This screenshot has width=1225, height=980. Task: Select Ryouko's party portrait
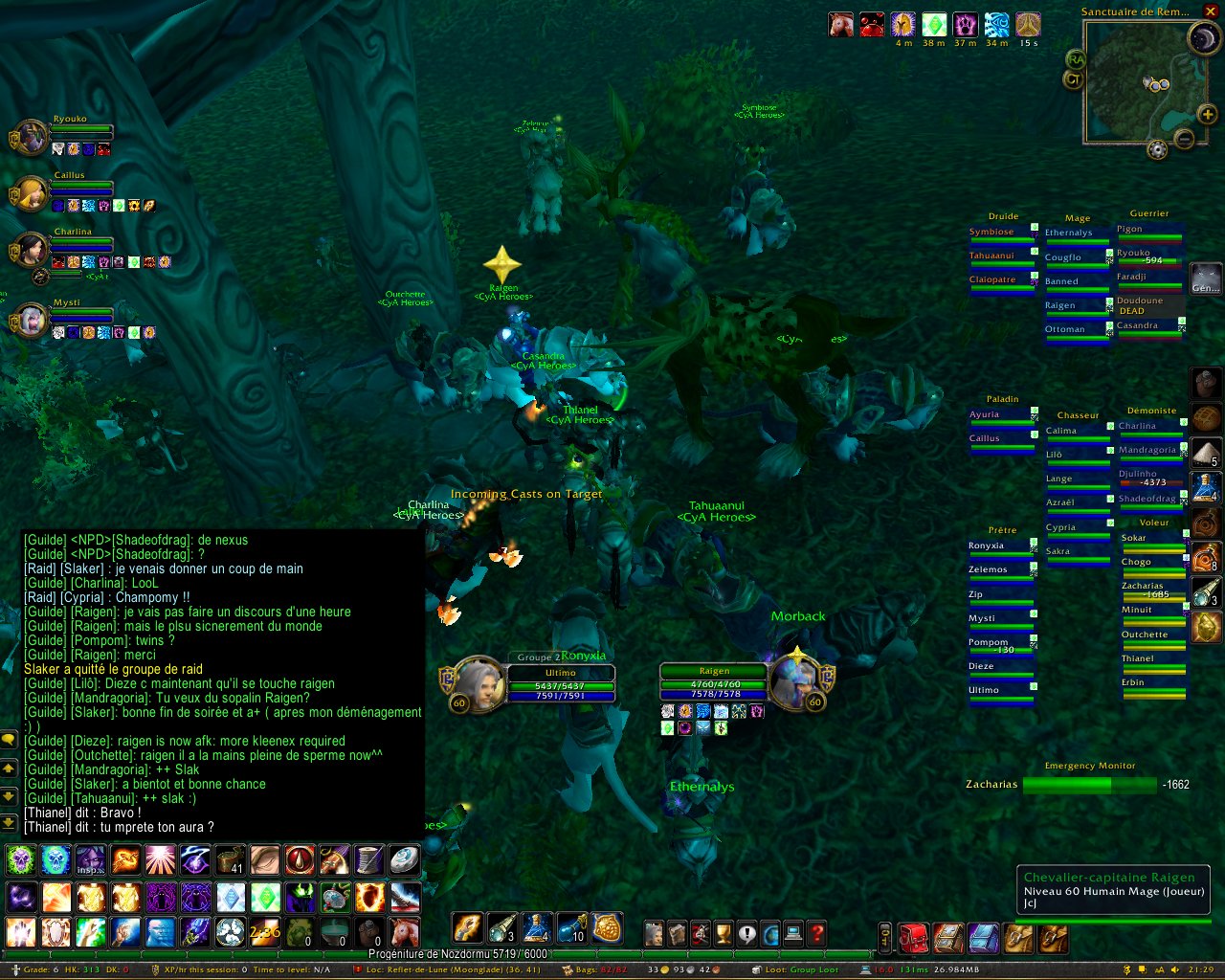click(31, 138)
